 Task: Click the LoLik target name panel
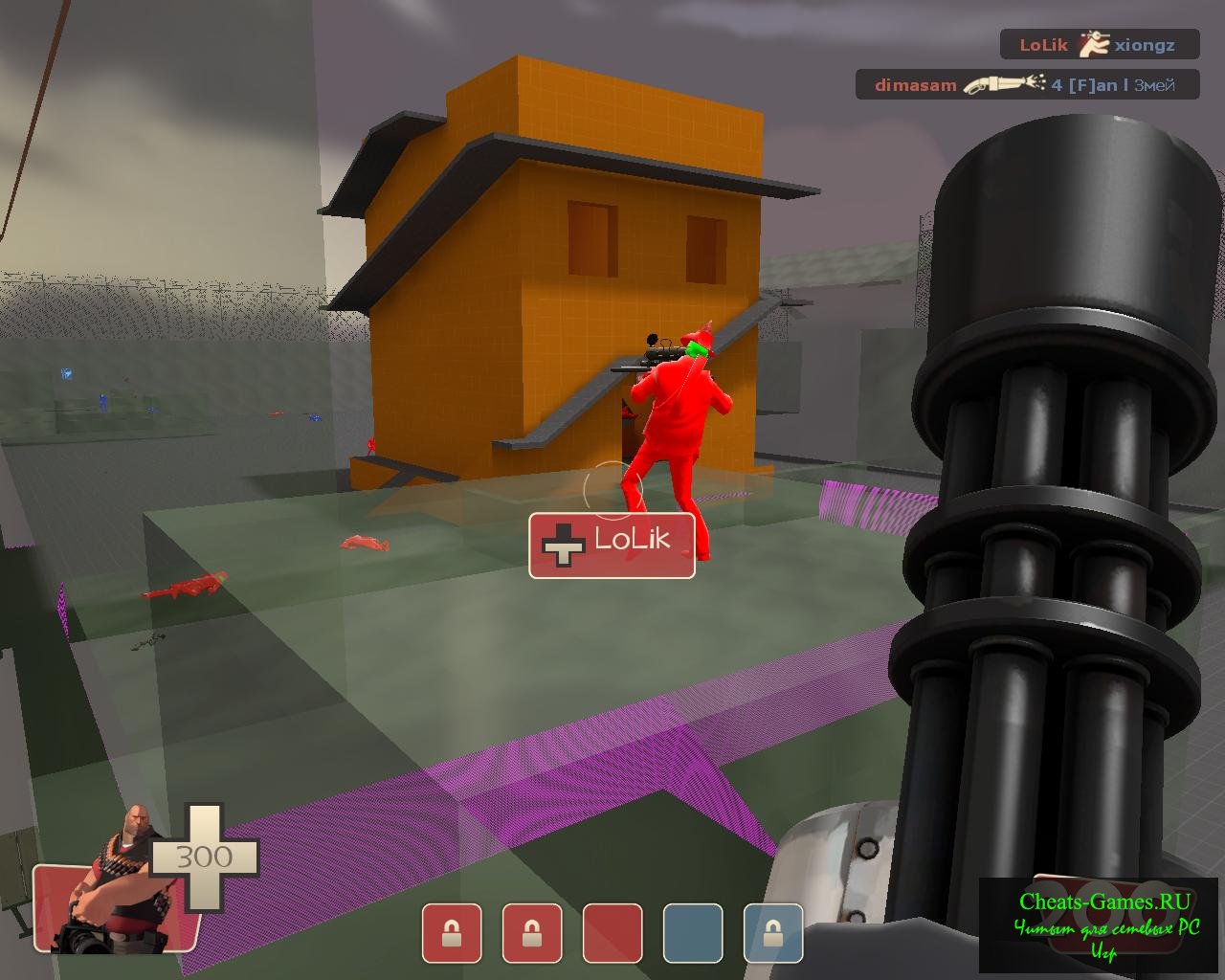pyautogui.click(x=612, y=545)
